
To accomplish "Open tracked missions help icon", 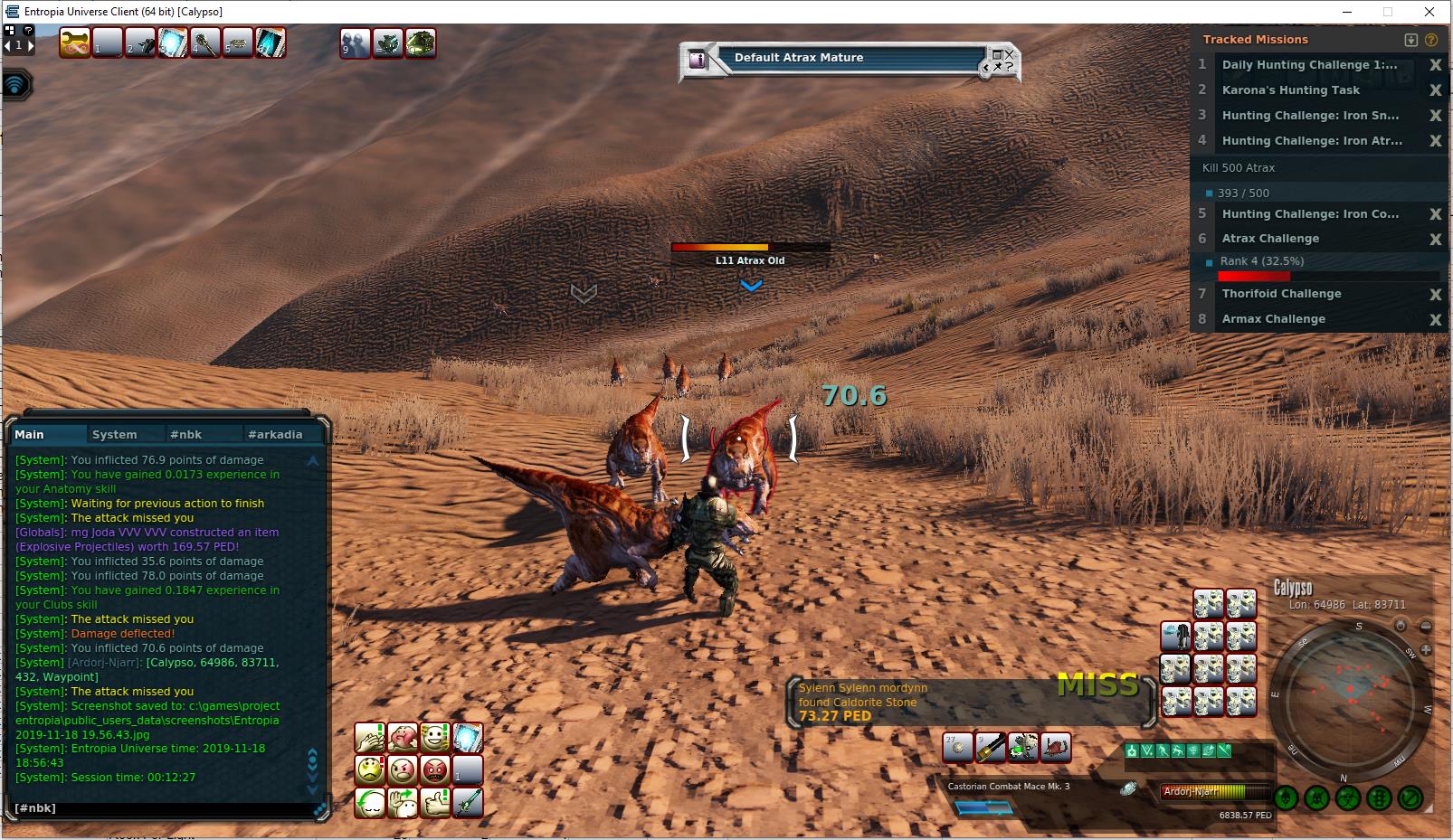I will click(x=1431, y=40).
